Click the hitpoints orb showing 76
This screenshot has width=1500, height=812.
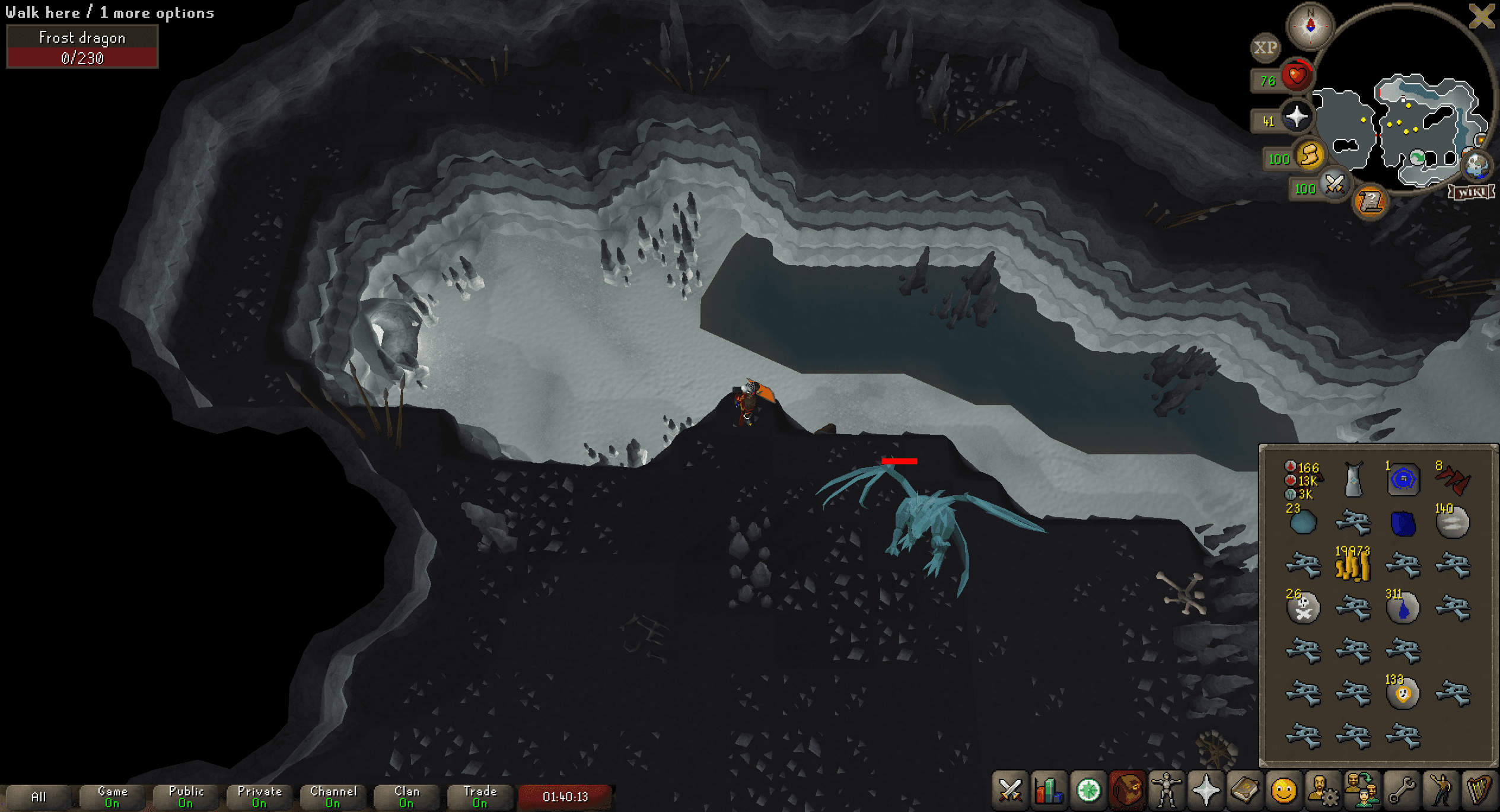1297,76
